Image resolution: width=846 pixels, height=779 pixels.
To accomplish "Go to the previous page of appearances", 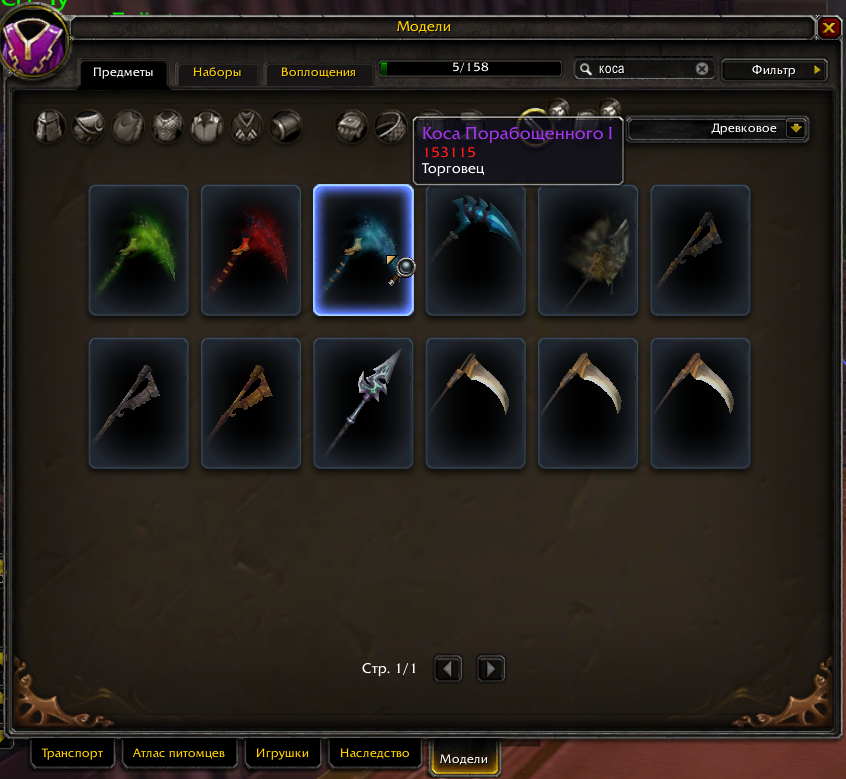I will 449,668.
